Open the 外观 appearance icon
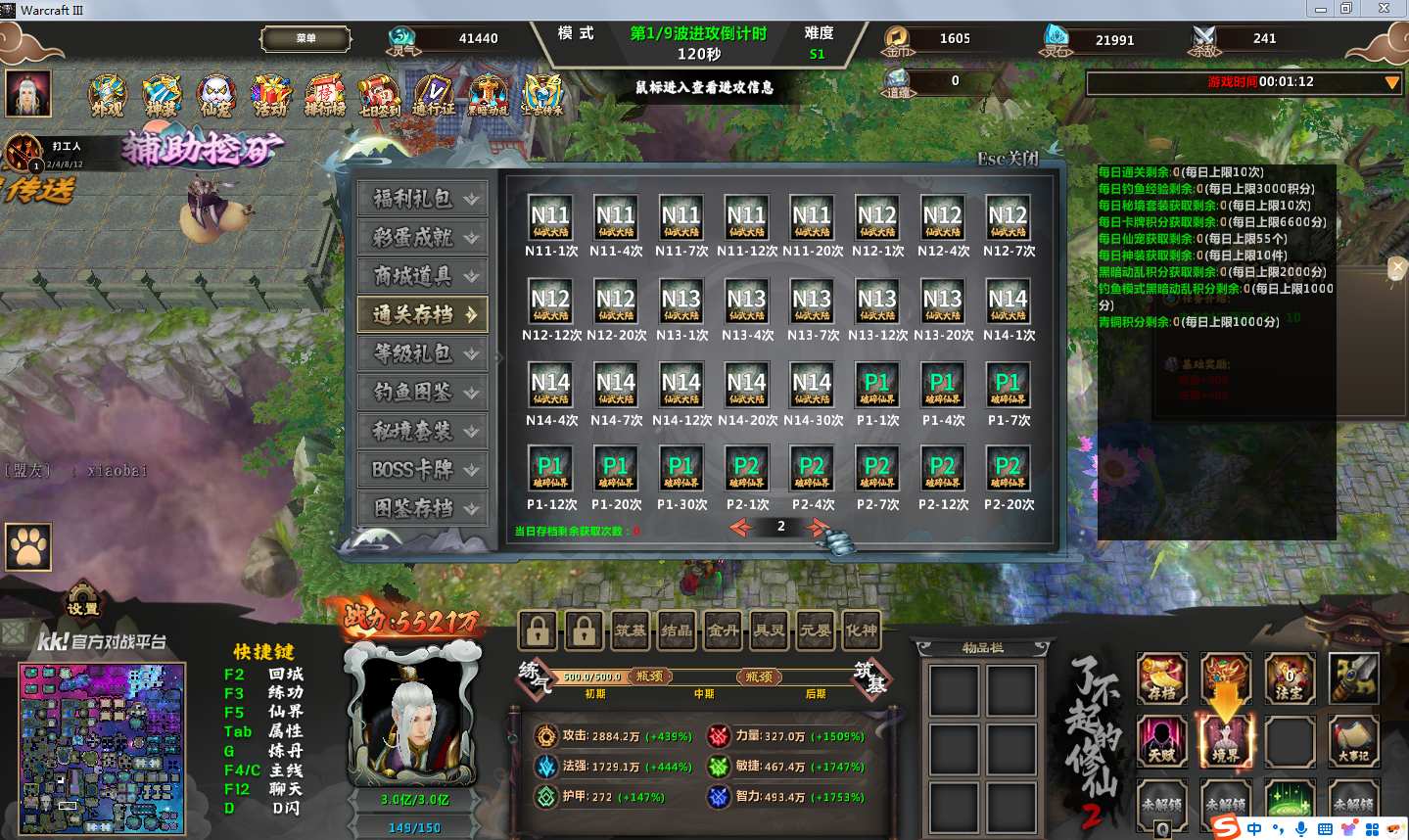This screenshot has width=1409, height=840. pyautogui.click(x=108, y=96)
